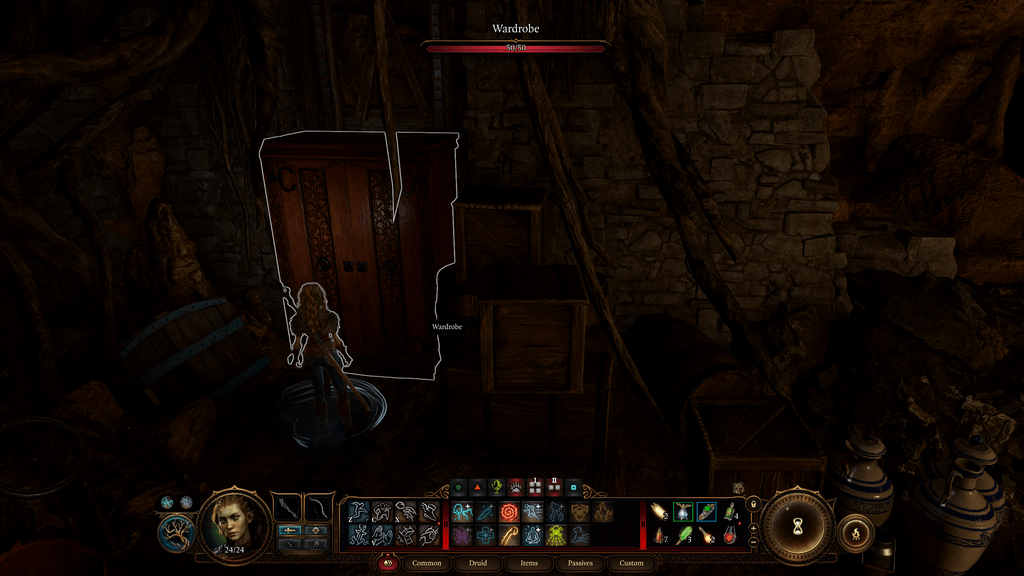Click the tree emblem class resource icon
The image size is (1024, 576).
tap(176, 530)
